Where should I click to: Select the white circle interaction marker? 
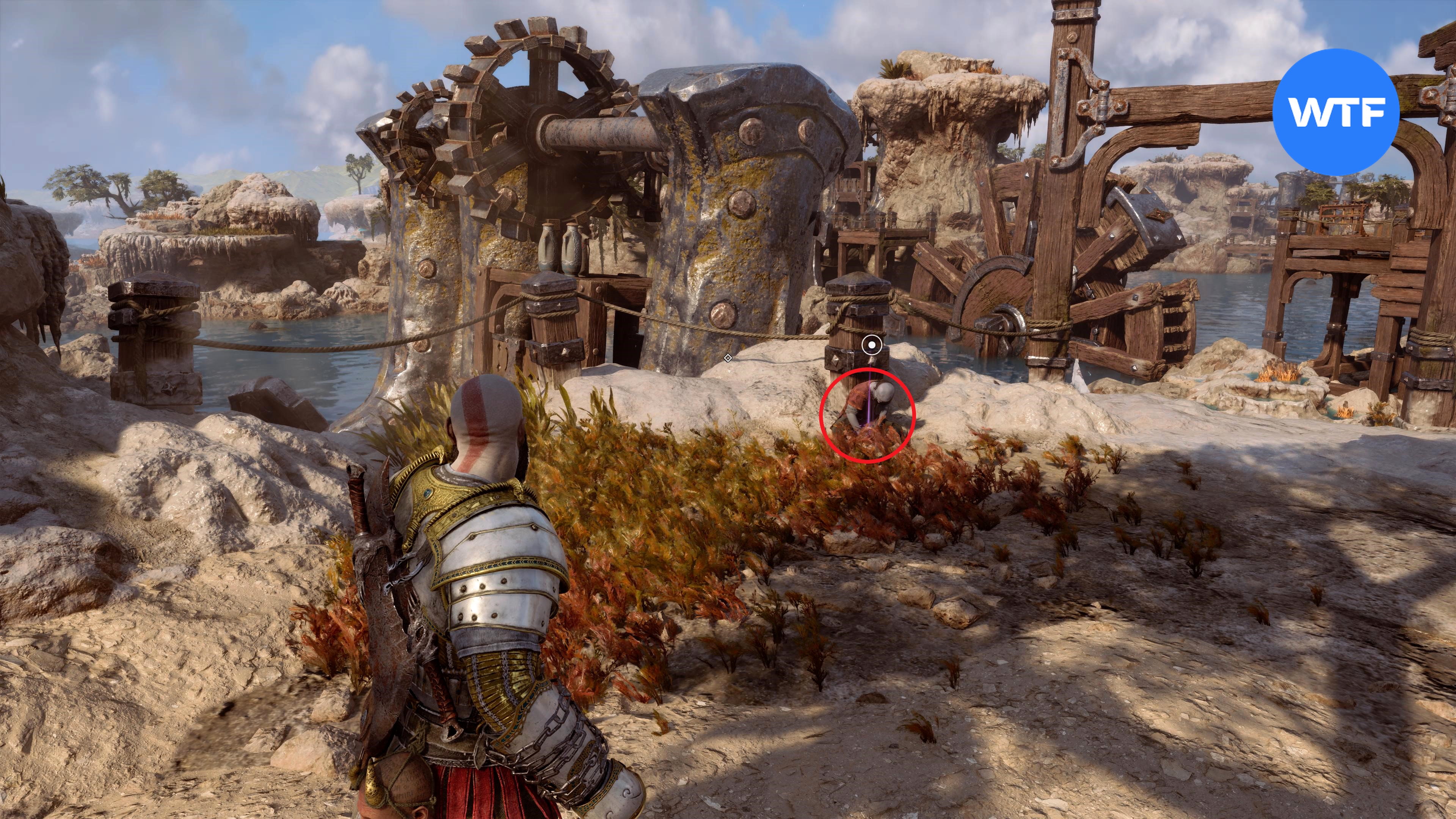pos(873,344)
